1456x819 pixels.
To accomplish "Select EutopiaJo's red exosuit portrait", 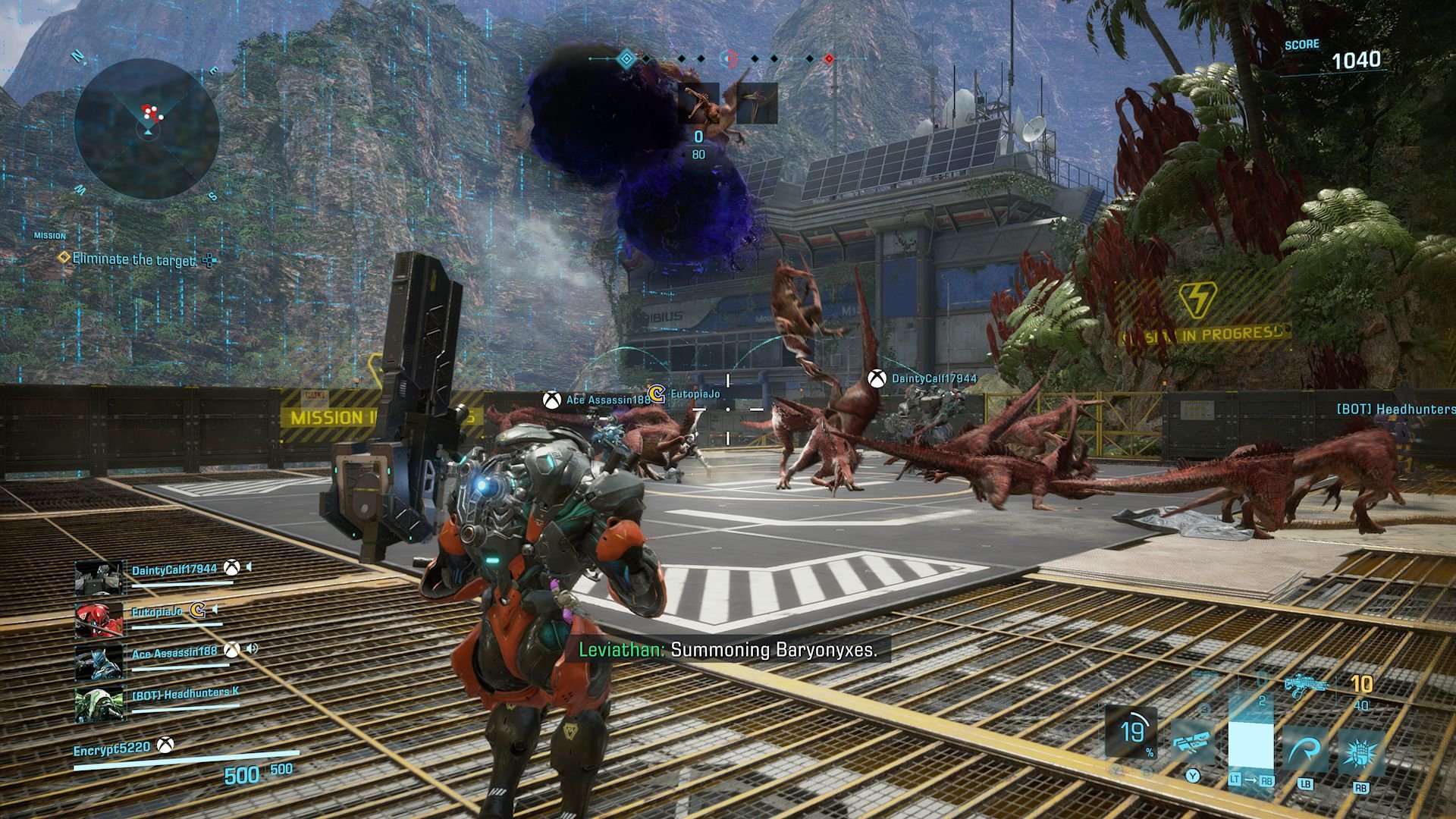I will point(99,620).
